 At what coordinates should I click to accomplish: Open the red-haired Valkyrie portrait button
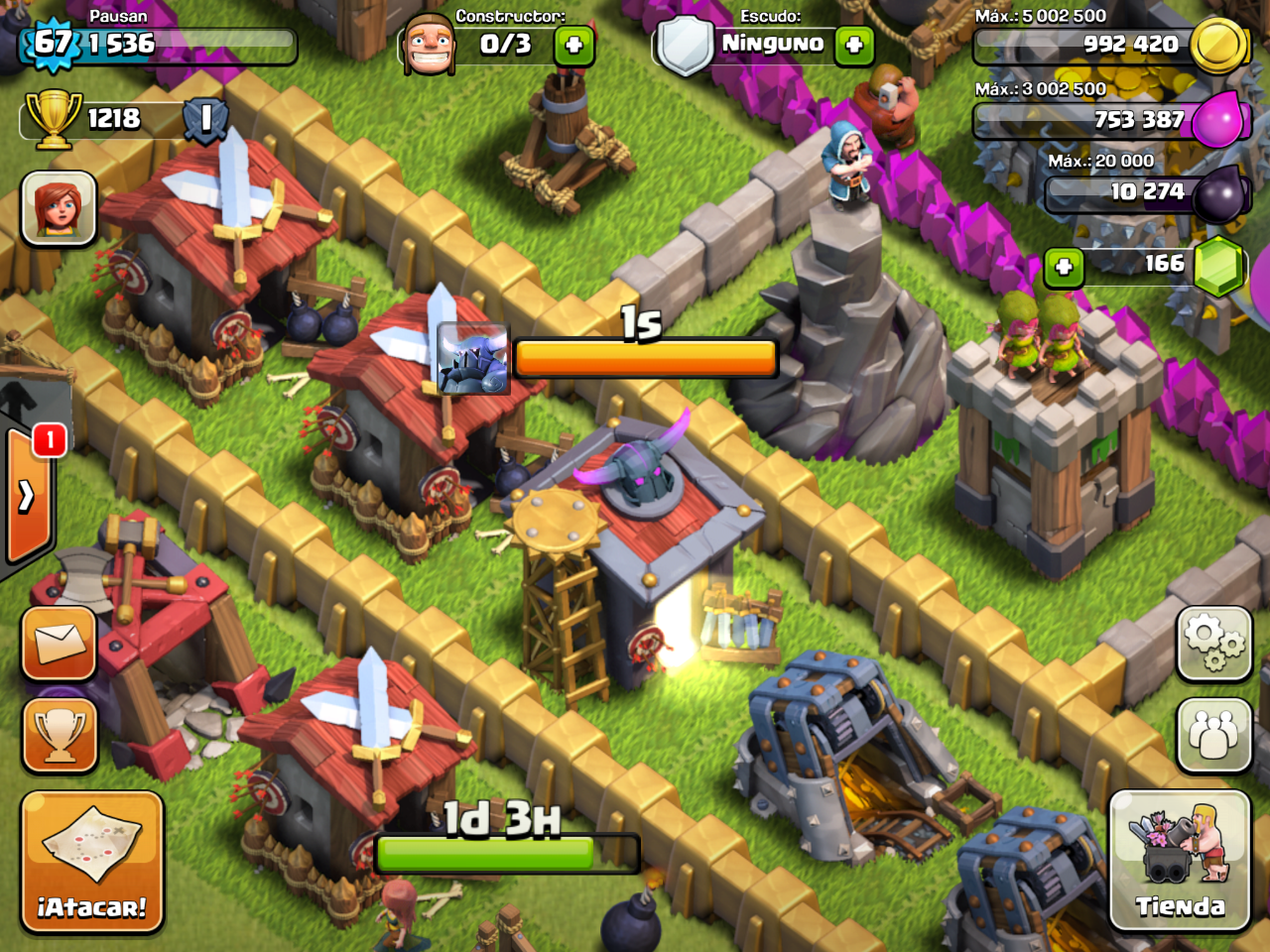pos(60,208)
